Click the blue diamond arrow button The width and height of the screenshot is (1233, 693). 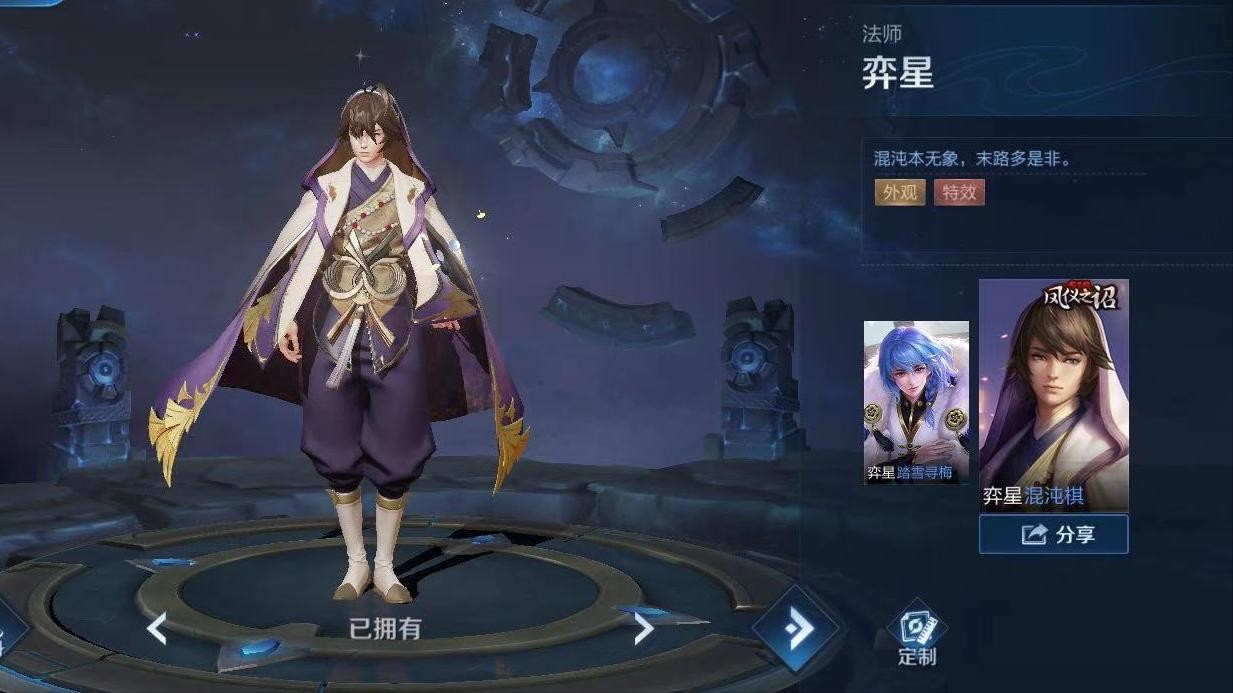(796, 630)
